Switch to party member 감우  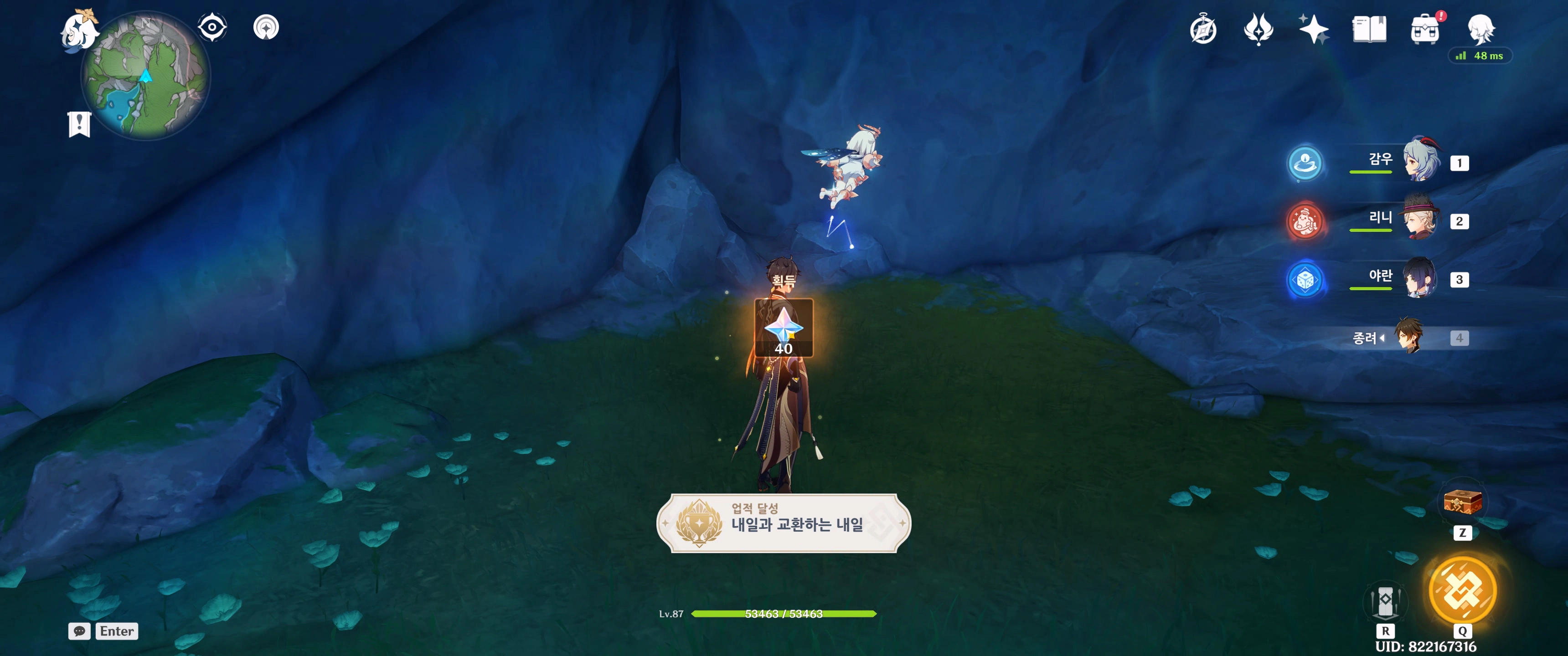(1421, 162)
